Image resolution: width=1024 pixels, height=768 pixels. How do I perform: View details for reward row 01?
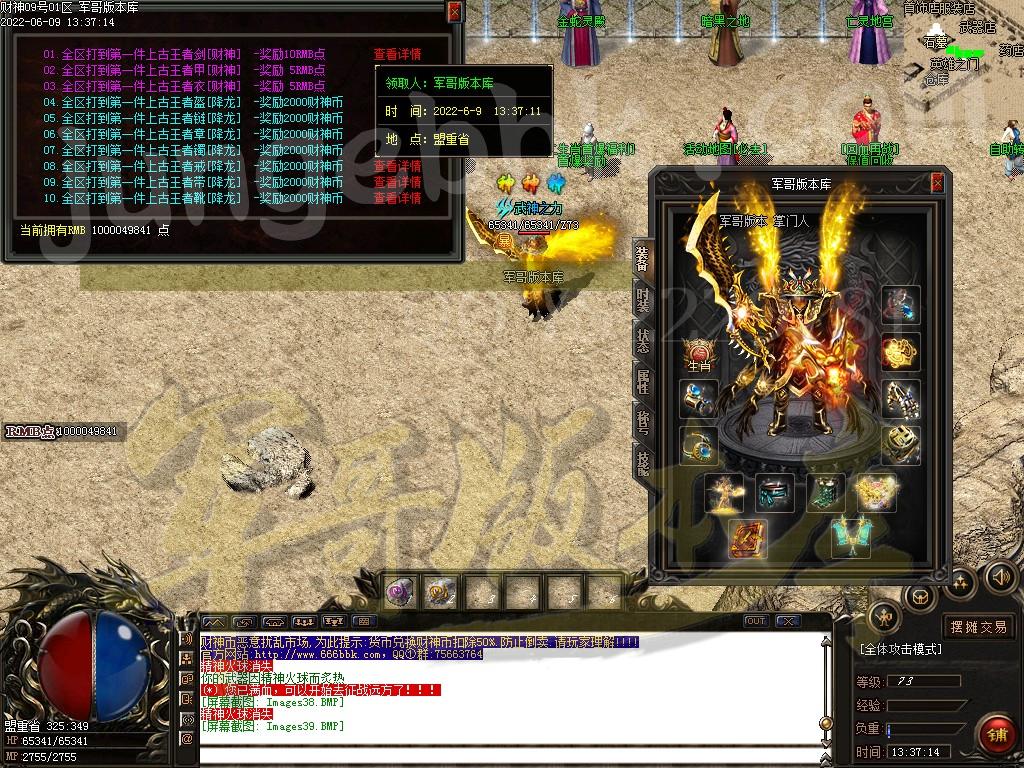(397, 55)
